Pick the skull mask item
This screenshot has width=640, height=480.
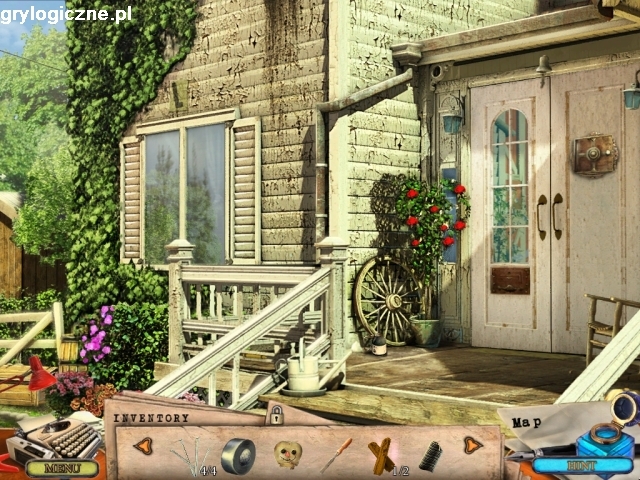pos(288,455)
